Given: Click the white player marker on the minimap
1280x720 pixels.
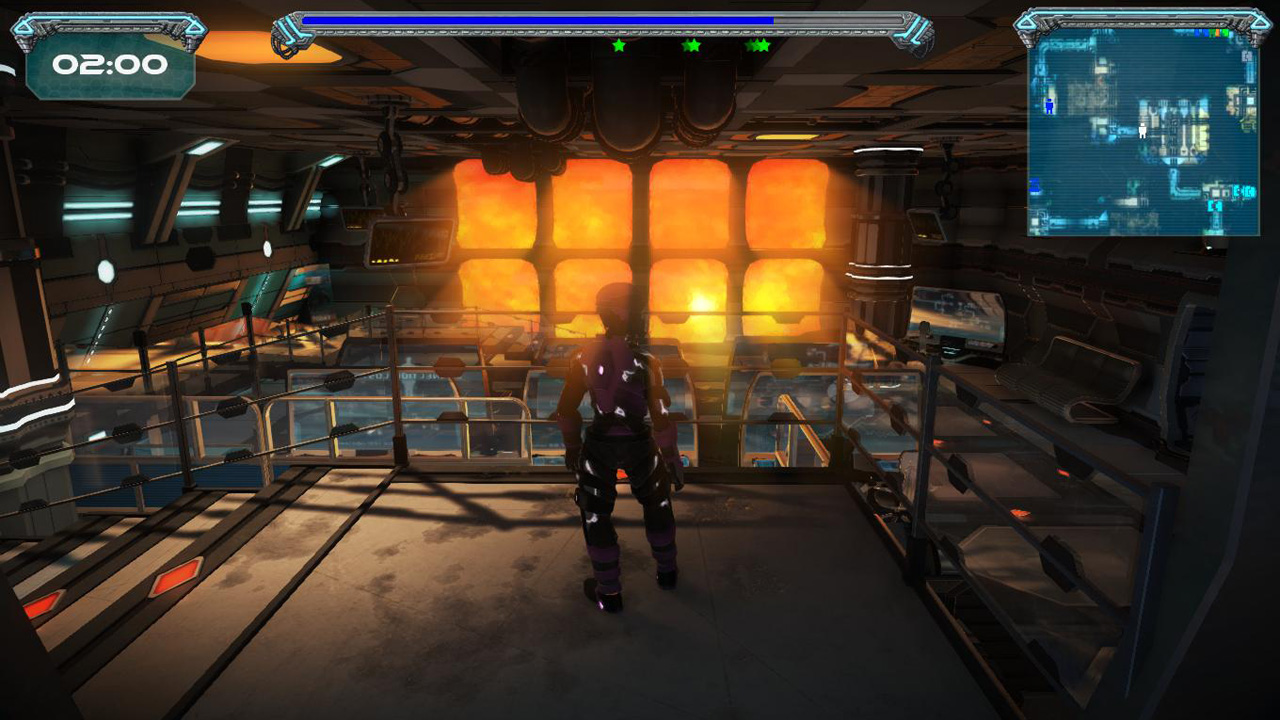Looking at the screenshot, I should pos(1142,130).
